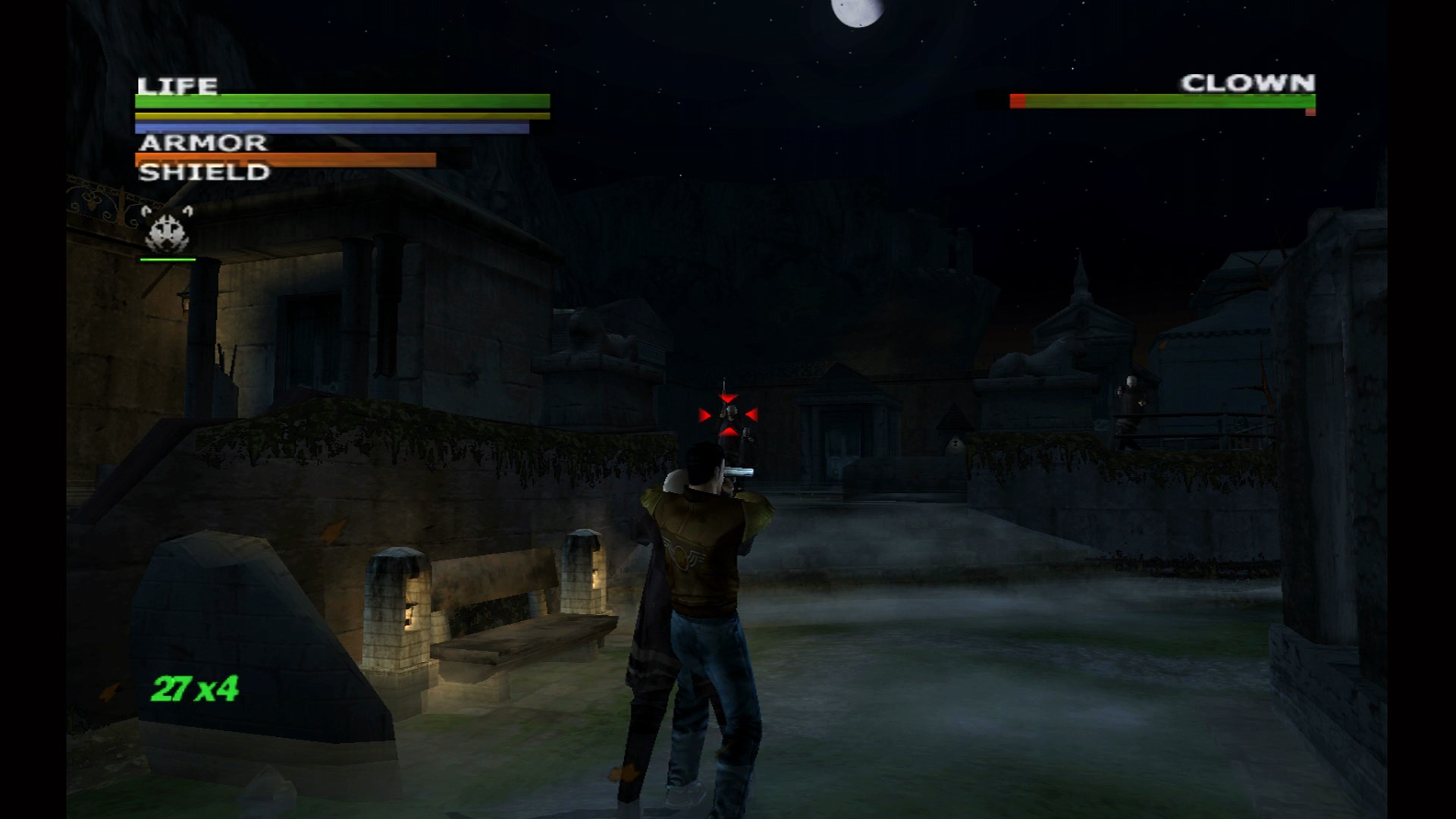Click the wolf head Shadow meter icon
The height and width of the screenshot is (819, 1456).
coord(165,231)
